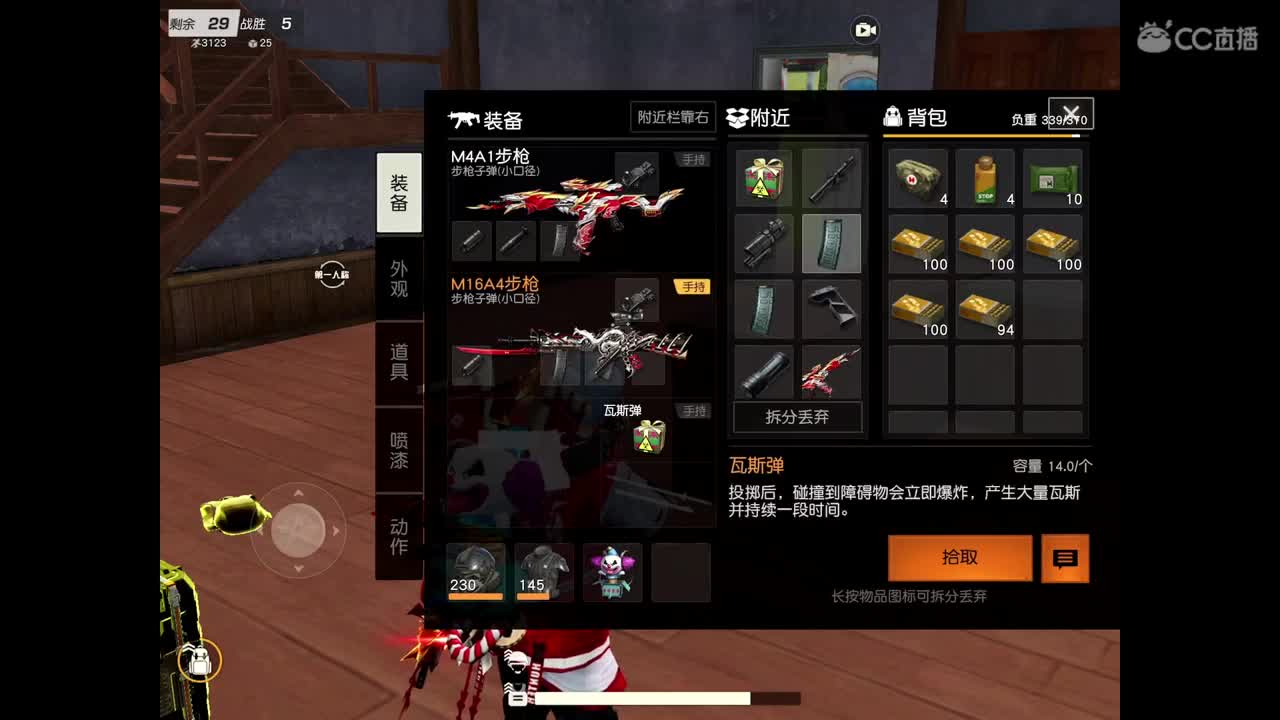1280x720 pixels.
Task: Click the 拆分丢弃 split-discard button
Action: 797,418
